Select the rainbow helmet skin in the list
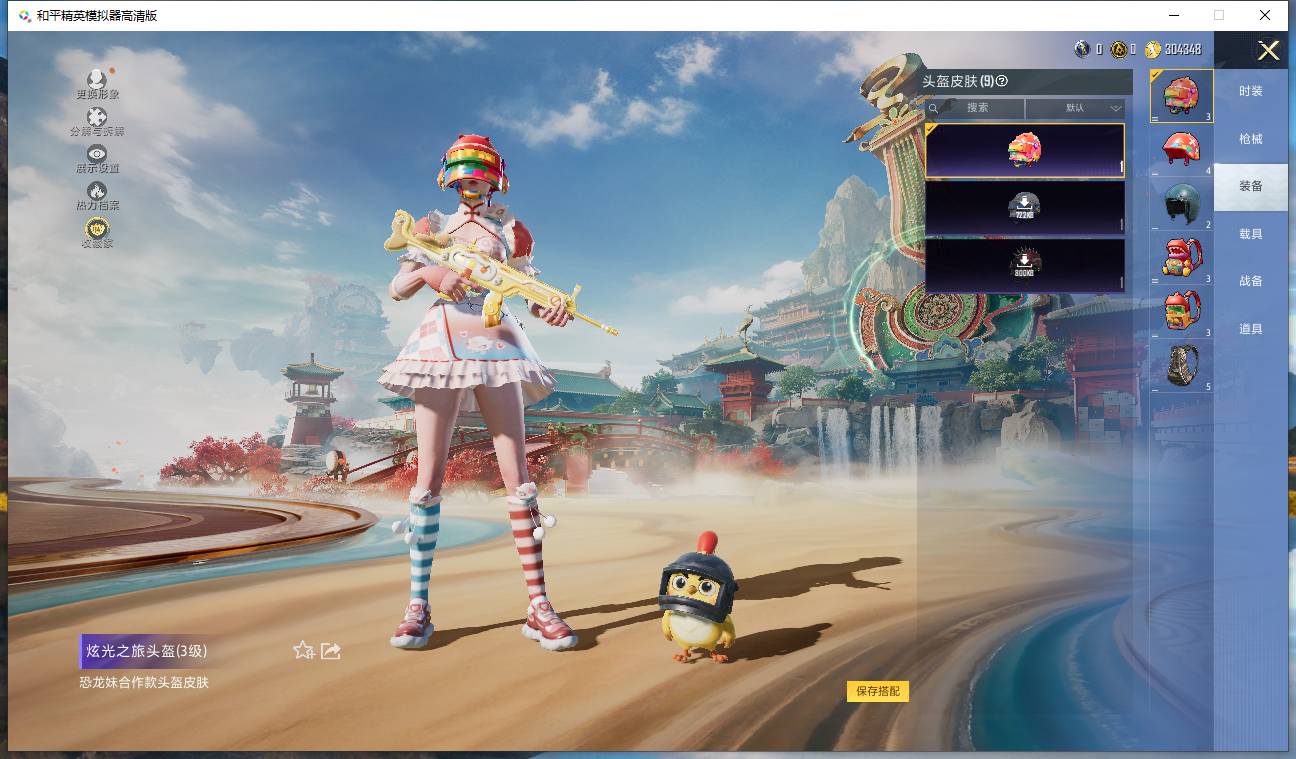Screen dimensions: 1296x759 click(1024, 151)
